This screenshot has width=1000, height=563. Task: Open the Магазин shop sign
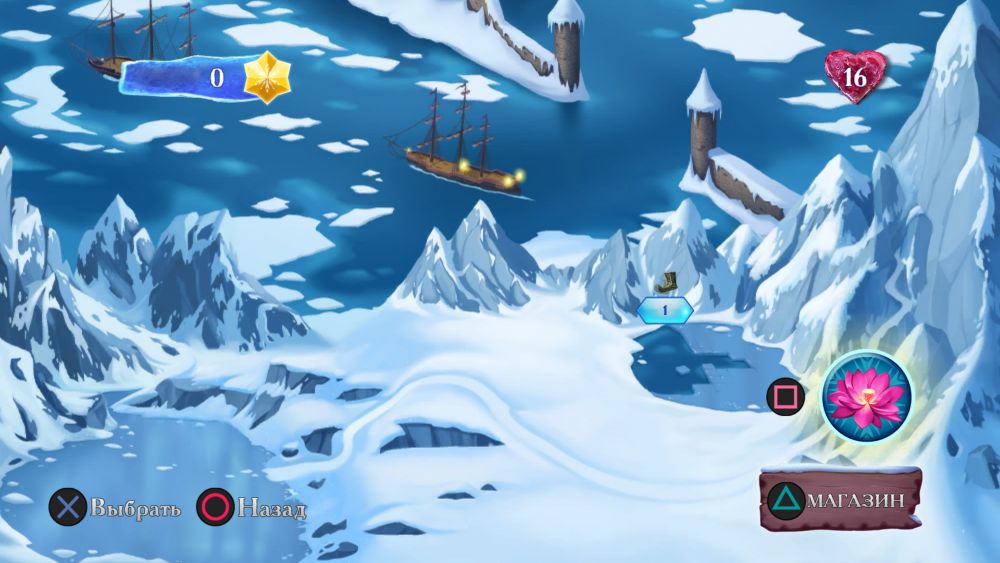click(841, 499)
